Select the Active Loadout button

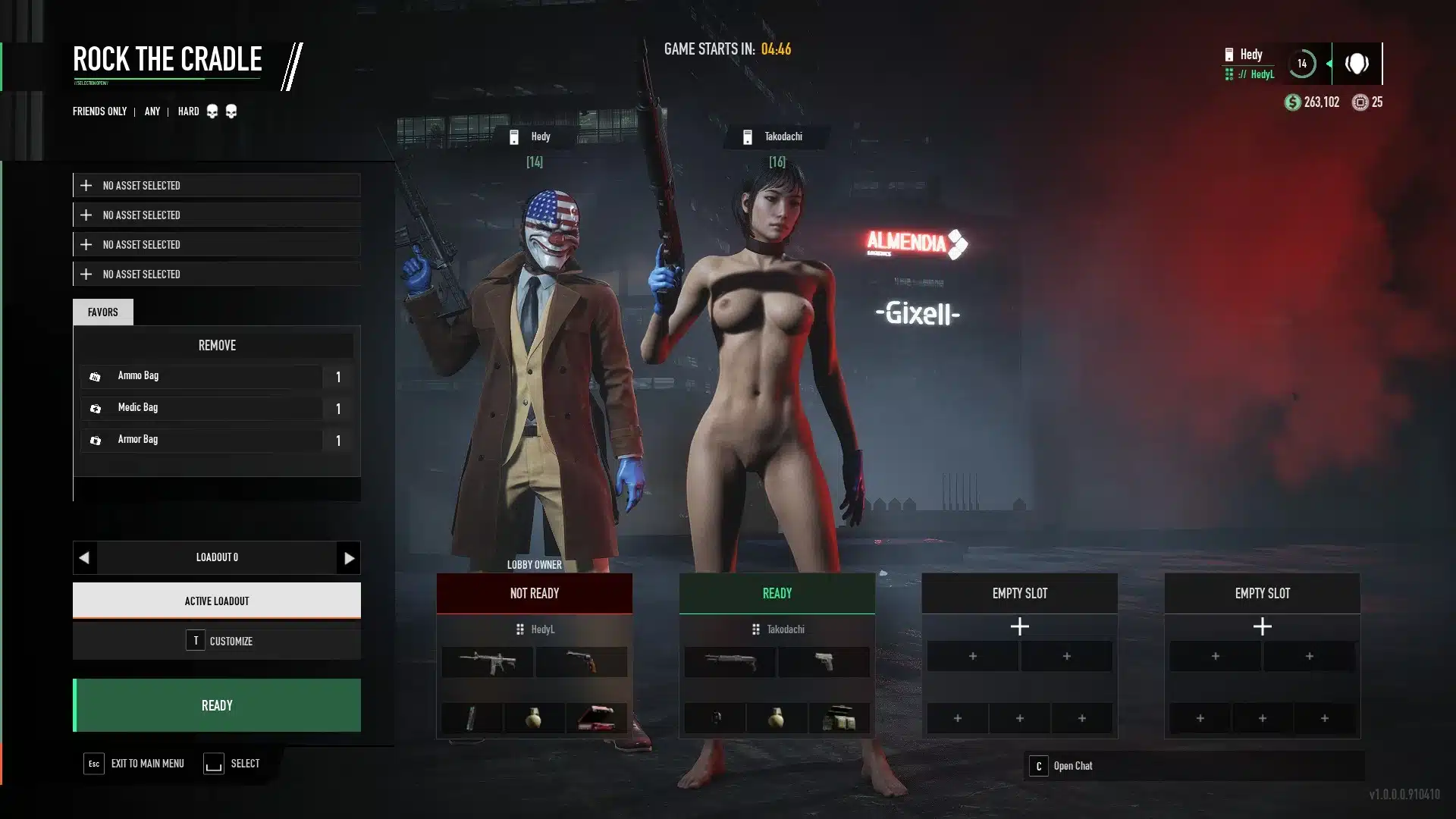point(217,601)
